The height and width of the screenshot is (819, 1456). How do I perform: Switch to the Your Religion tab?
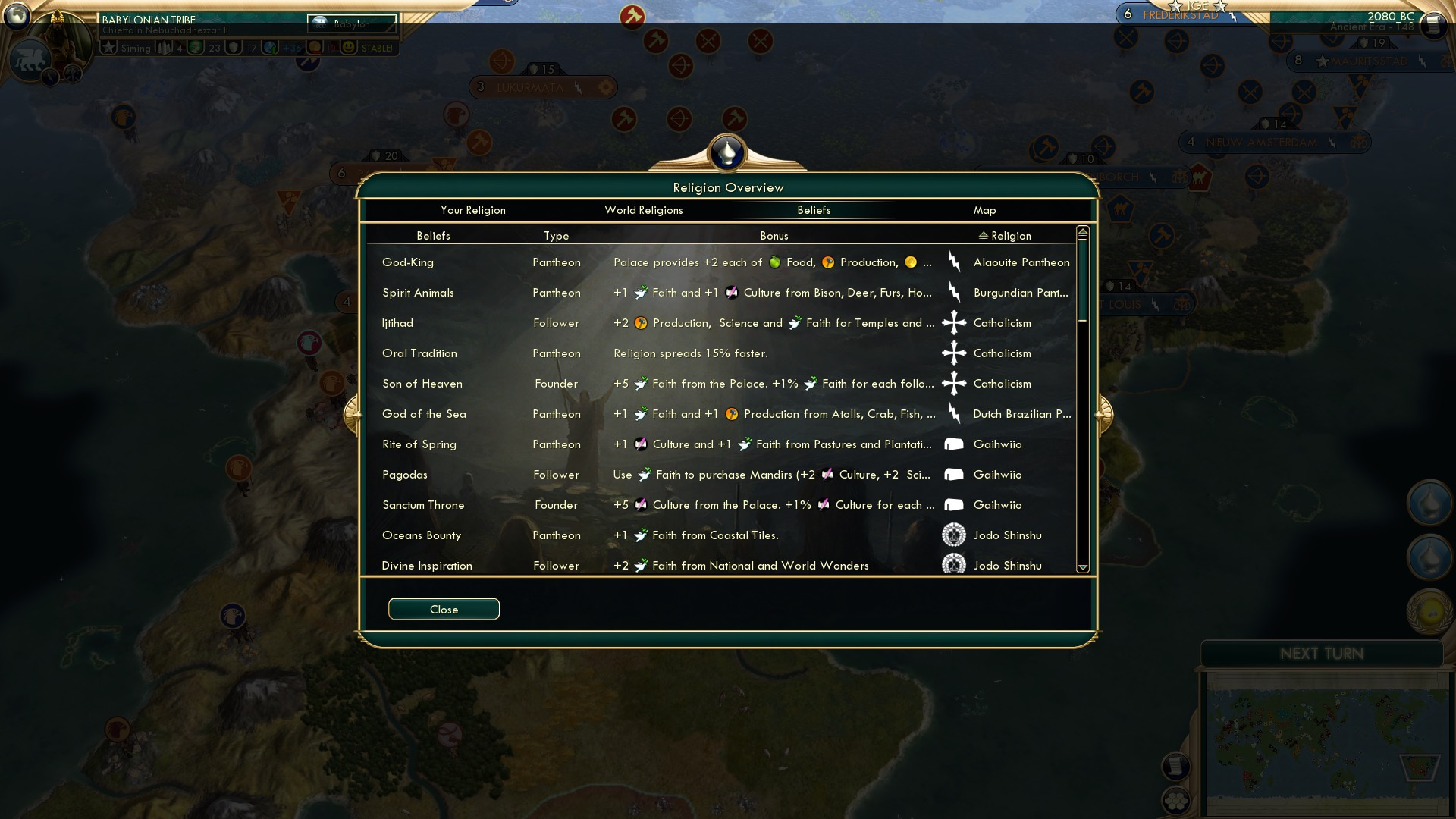(471, 210)
